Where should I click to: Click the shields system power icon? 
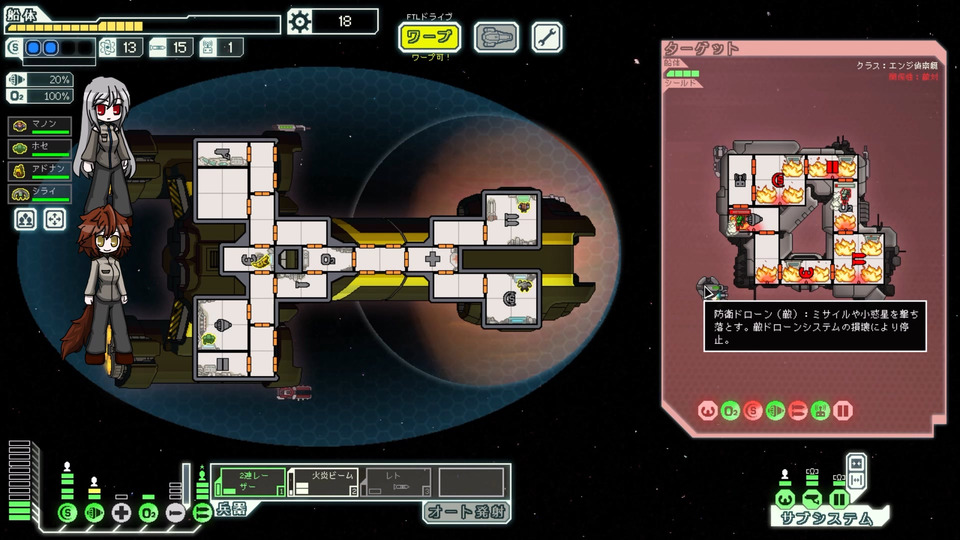coord(68,513)
